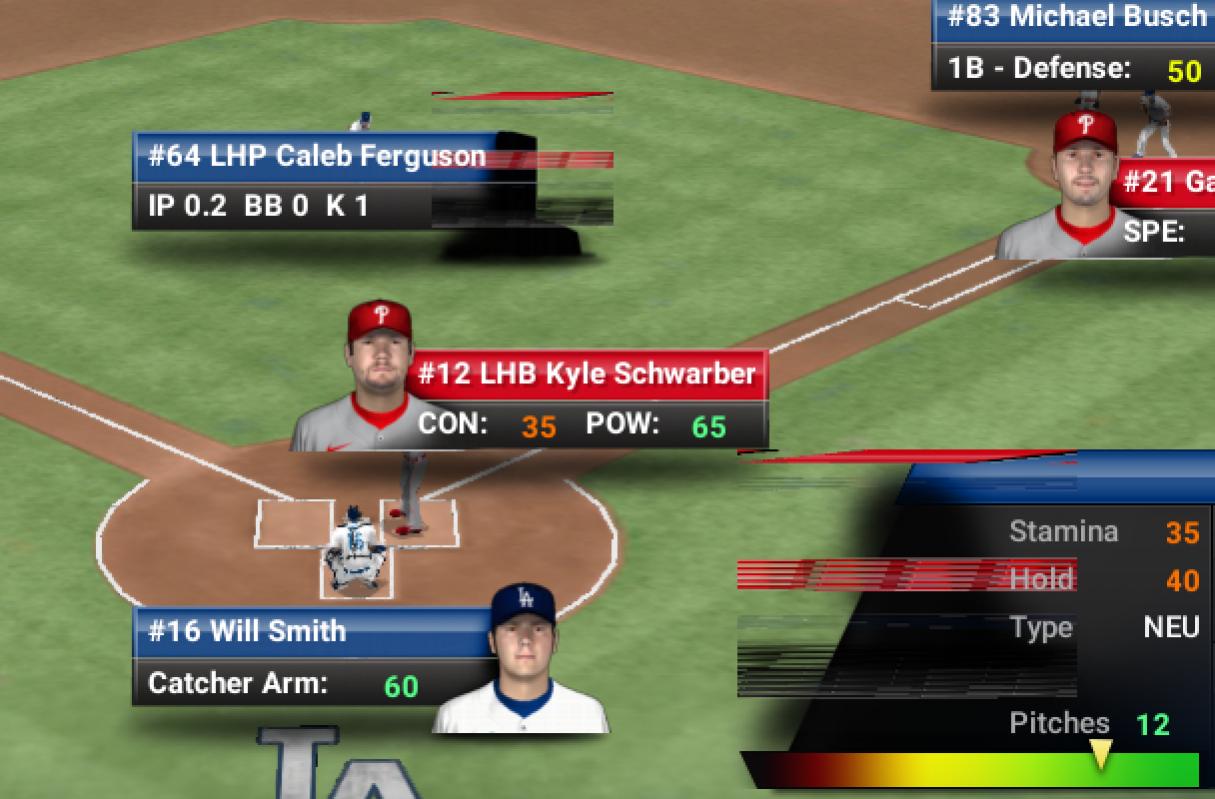The image size is (1215, 799).
Task: Select the Michael Busch first base plate
Action: coord(1075,18)
